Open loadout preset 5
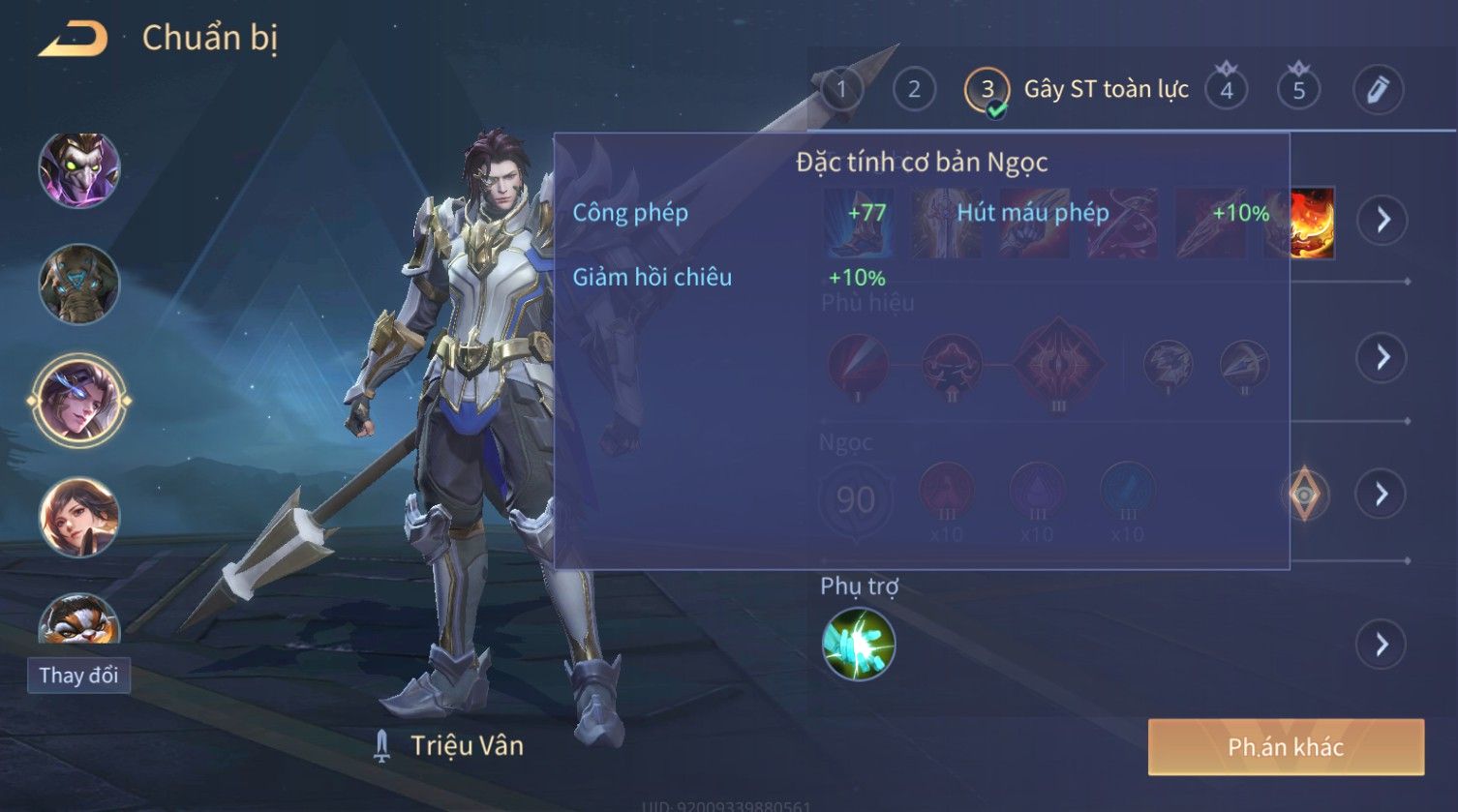The image size is (1458, 812). pyautogui.click(x=1299, y=90)
